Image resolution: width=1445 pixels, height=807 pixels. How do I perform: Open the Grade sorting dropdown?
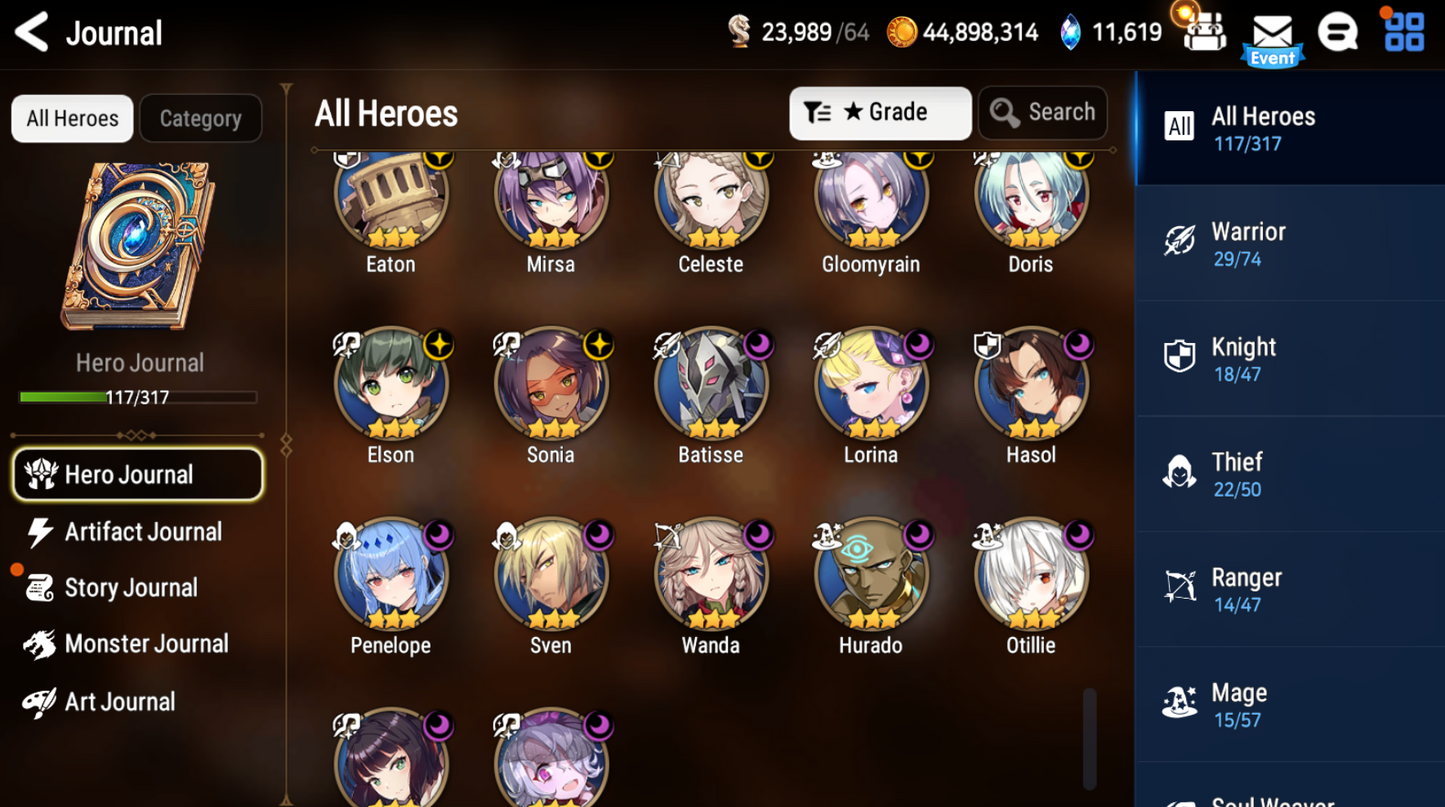(880, 112)
